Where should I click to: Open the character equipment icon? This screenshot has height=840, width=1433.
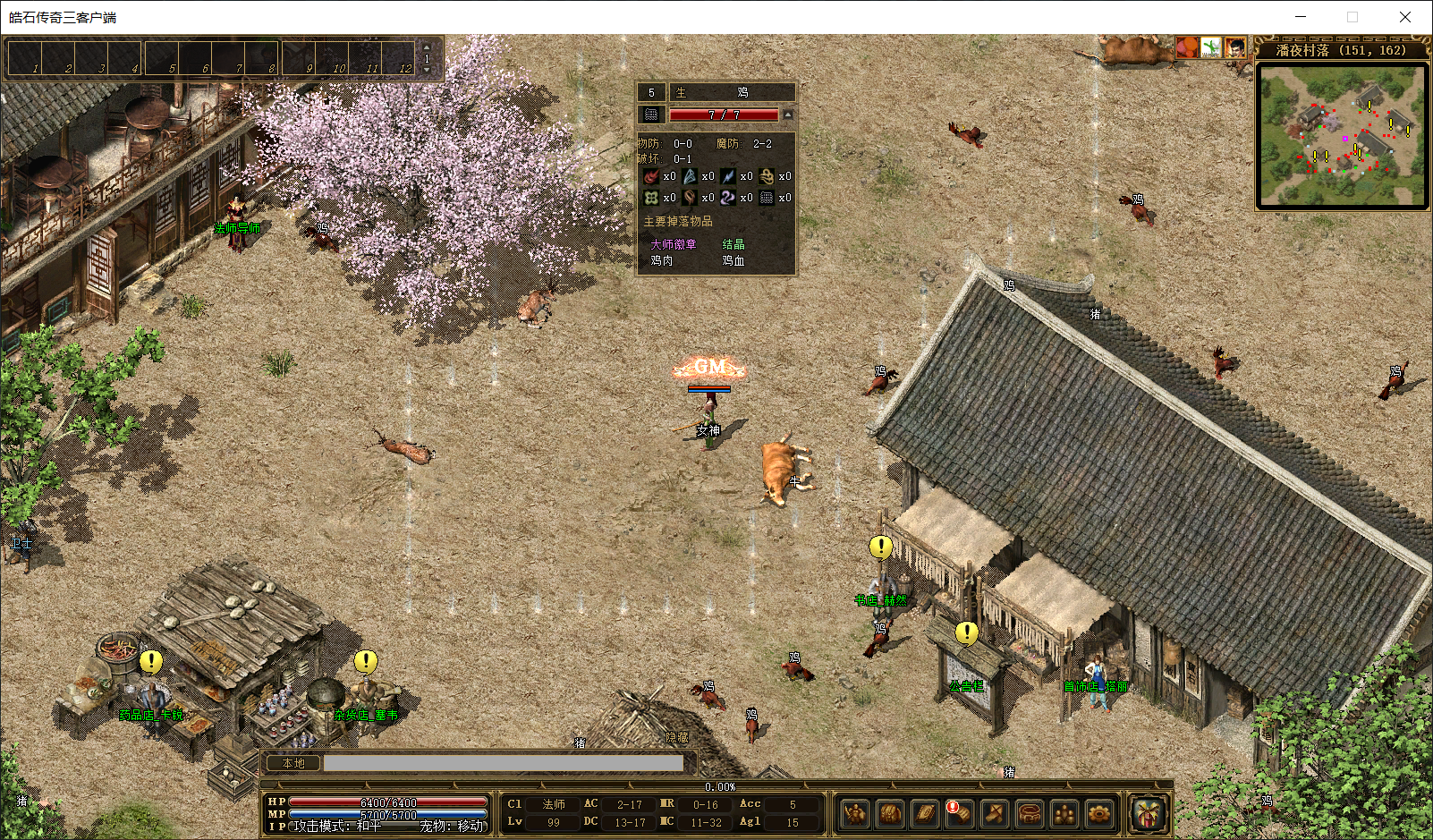(855, 813)
